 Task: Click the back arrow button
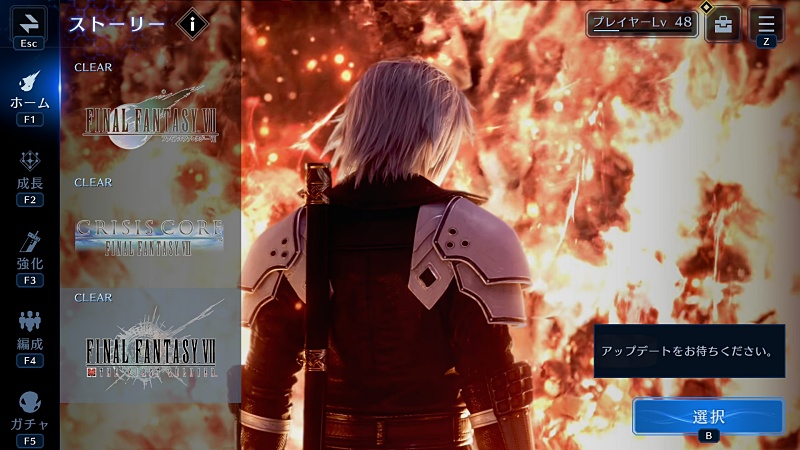coord(29,24)
